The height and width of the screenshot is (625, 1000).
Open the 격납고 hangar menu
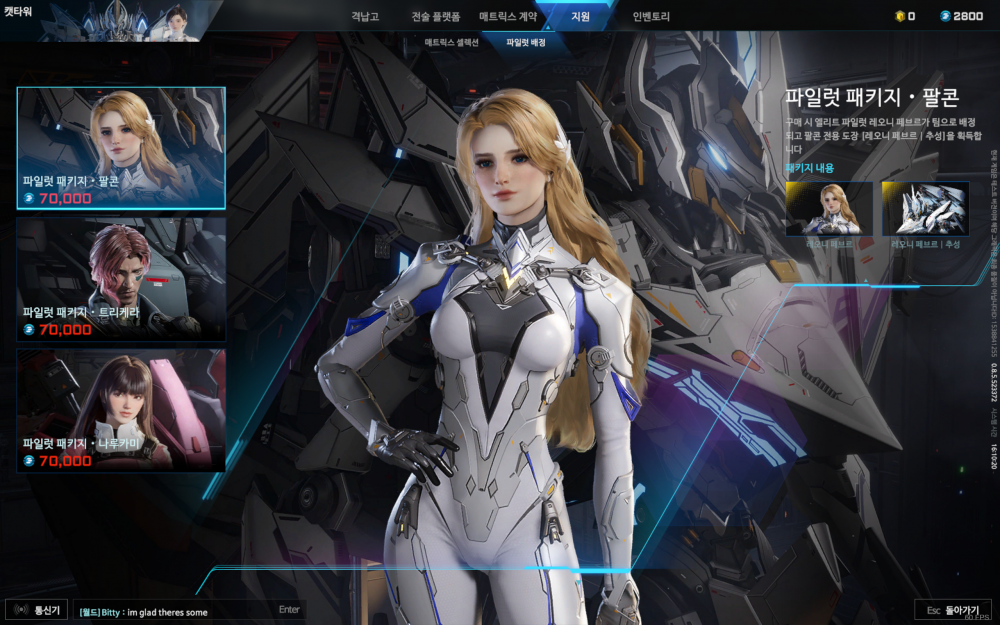pyautogui.click(x=366, y=17)
